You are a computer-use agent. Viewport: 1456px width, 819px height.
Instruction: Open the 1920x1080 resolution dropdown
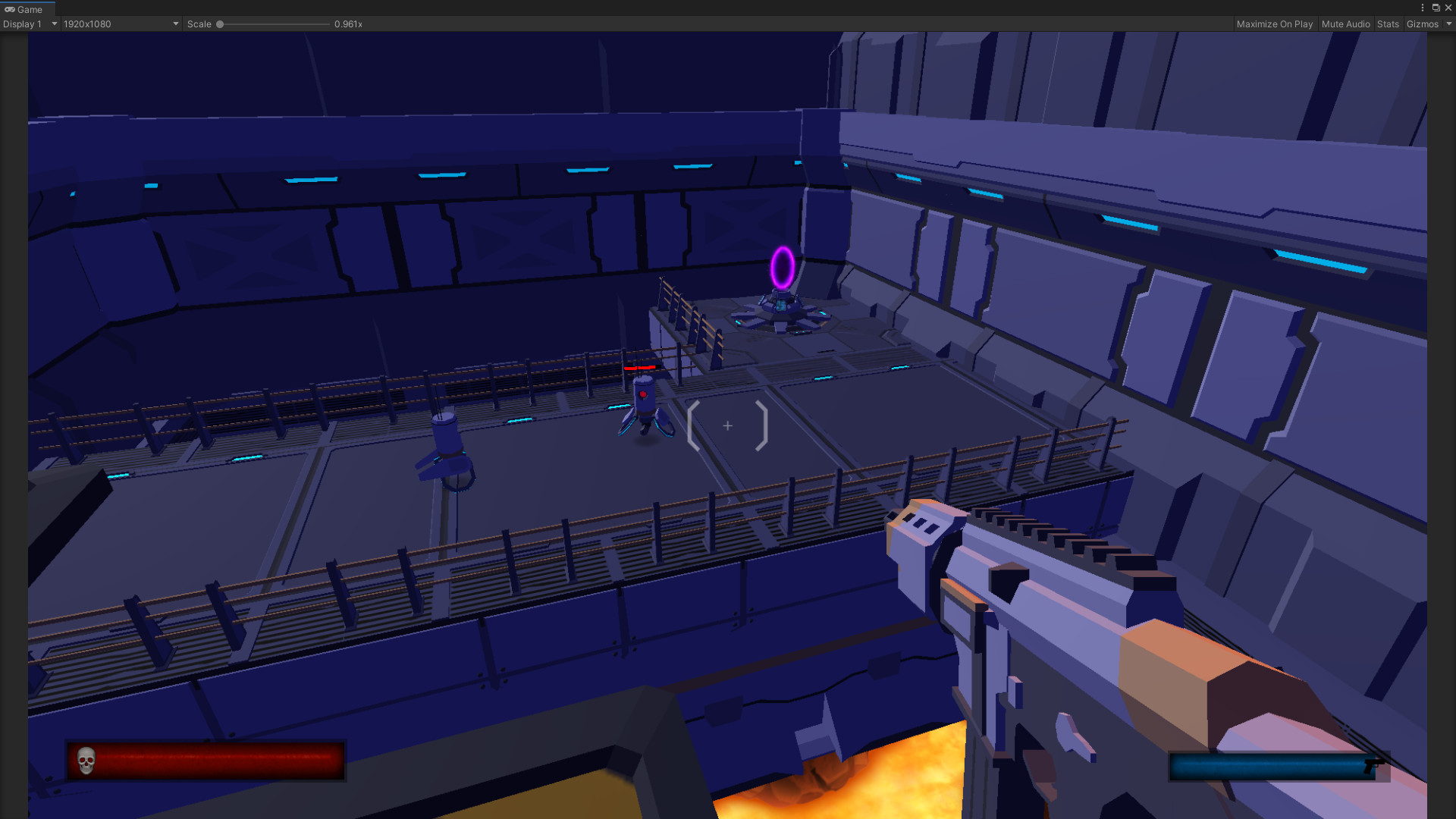point(120,24)
